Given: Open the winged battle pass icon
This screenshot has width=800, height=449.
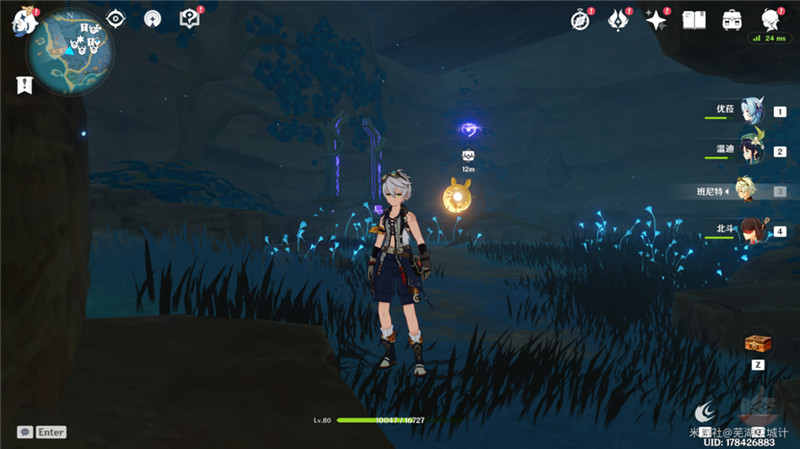Looking at the screenshot, I should [617, 19].
